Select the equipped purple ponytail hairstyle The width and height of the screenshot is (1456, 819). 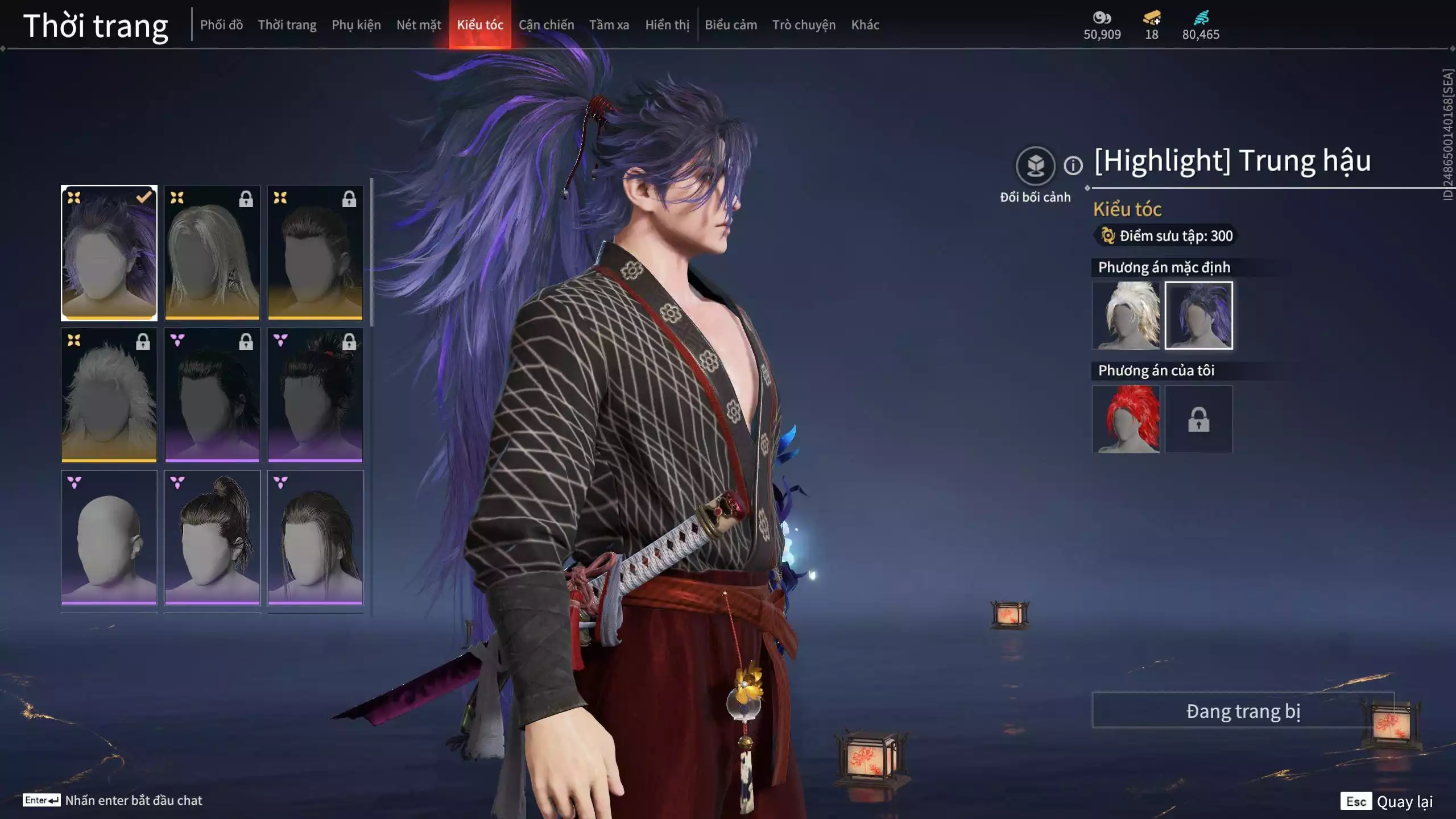pos(109,253)
